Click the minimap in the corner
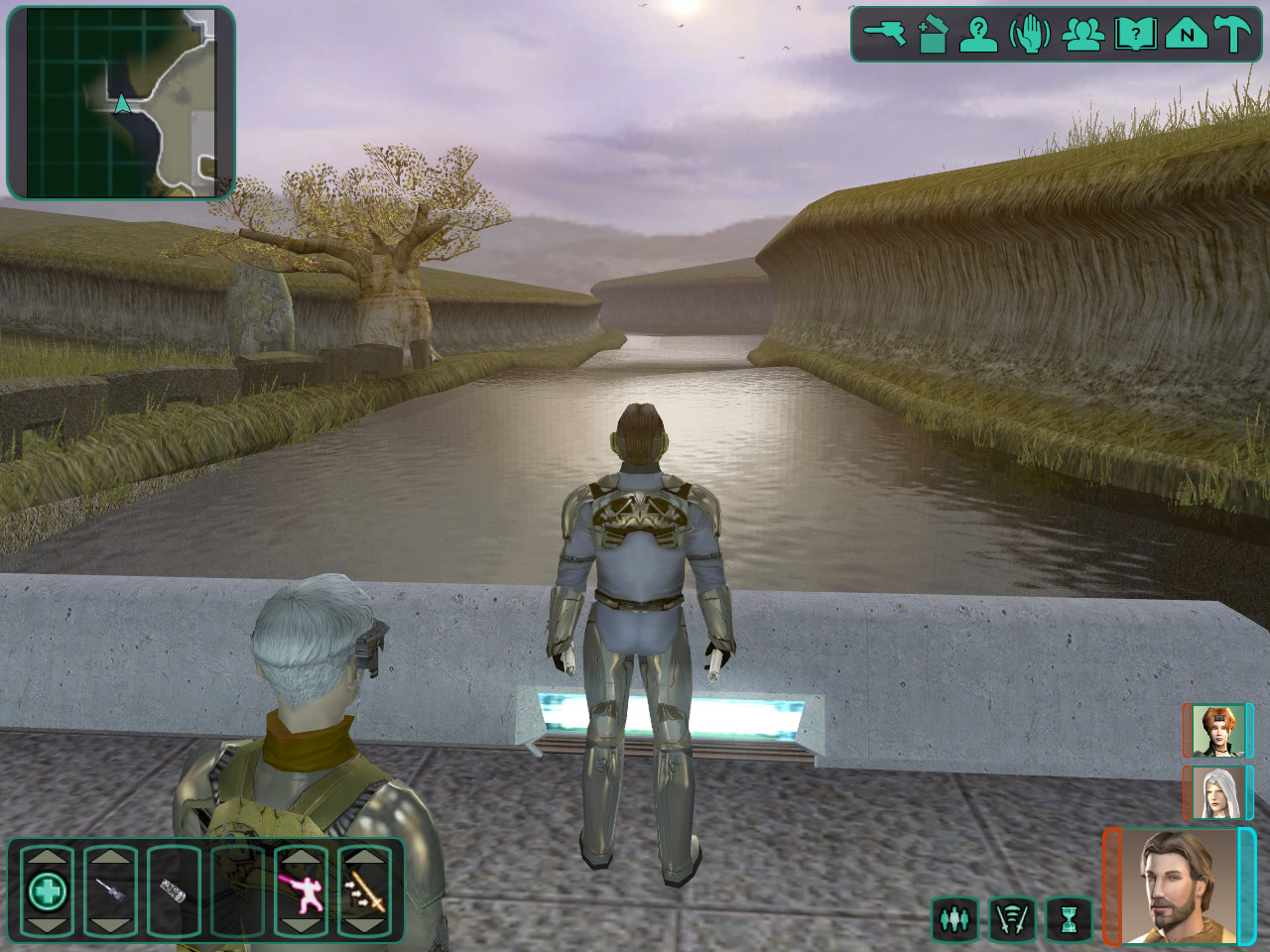The width and height of the screenshot is (1270, 952). coord(121,102)
